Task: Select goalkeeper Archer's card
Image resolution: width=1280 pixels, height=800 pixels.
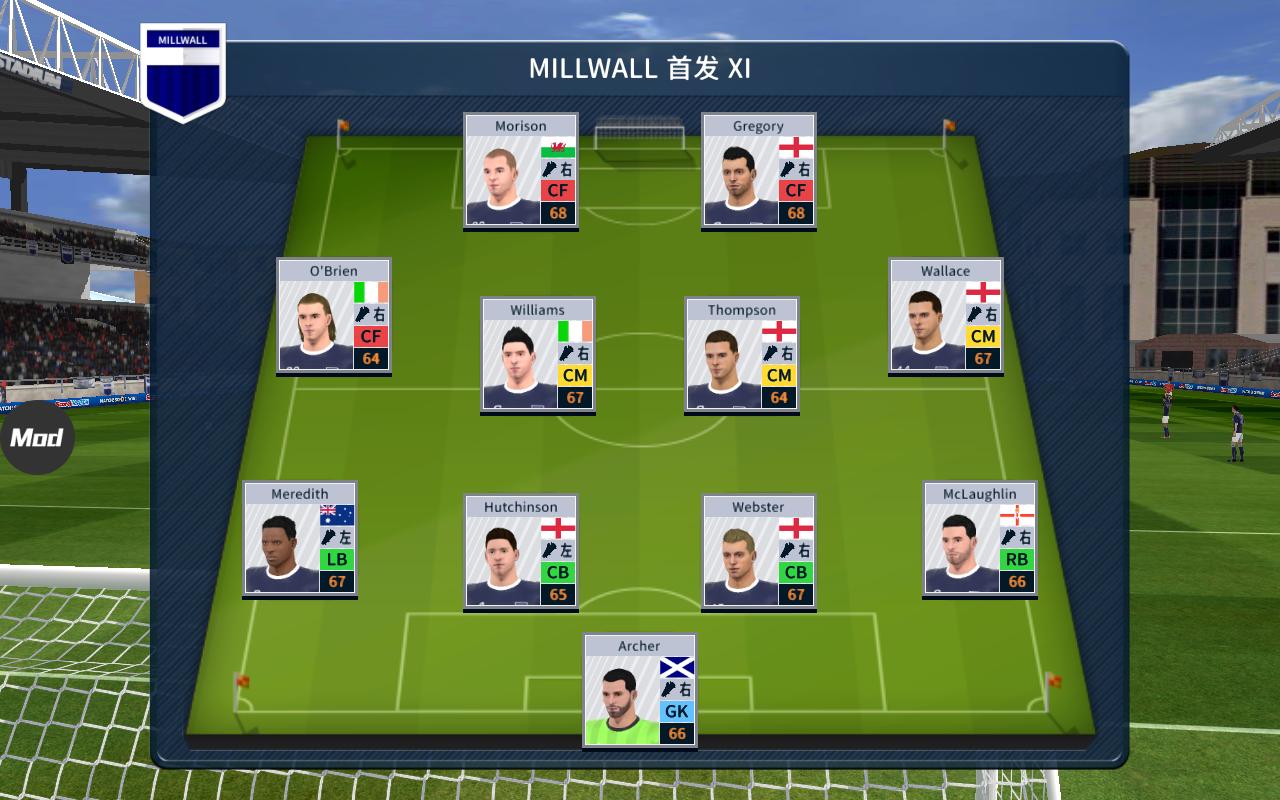Action: 639,692
